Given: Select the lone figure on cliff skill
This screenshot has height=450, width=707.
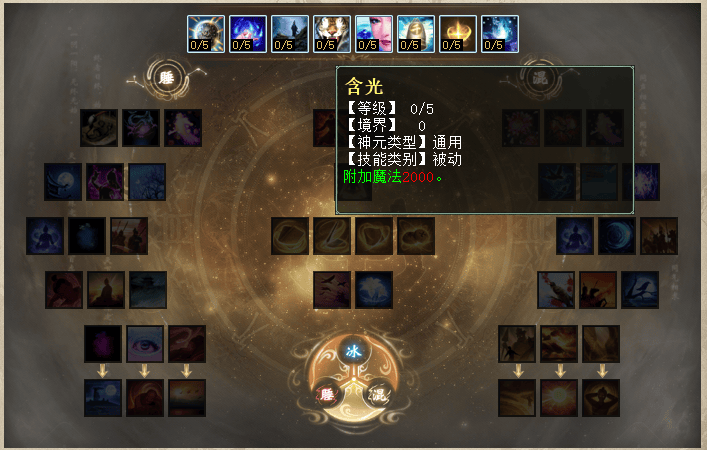Looking at the screenshot, I should point(289,33).
